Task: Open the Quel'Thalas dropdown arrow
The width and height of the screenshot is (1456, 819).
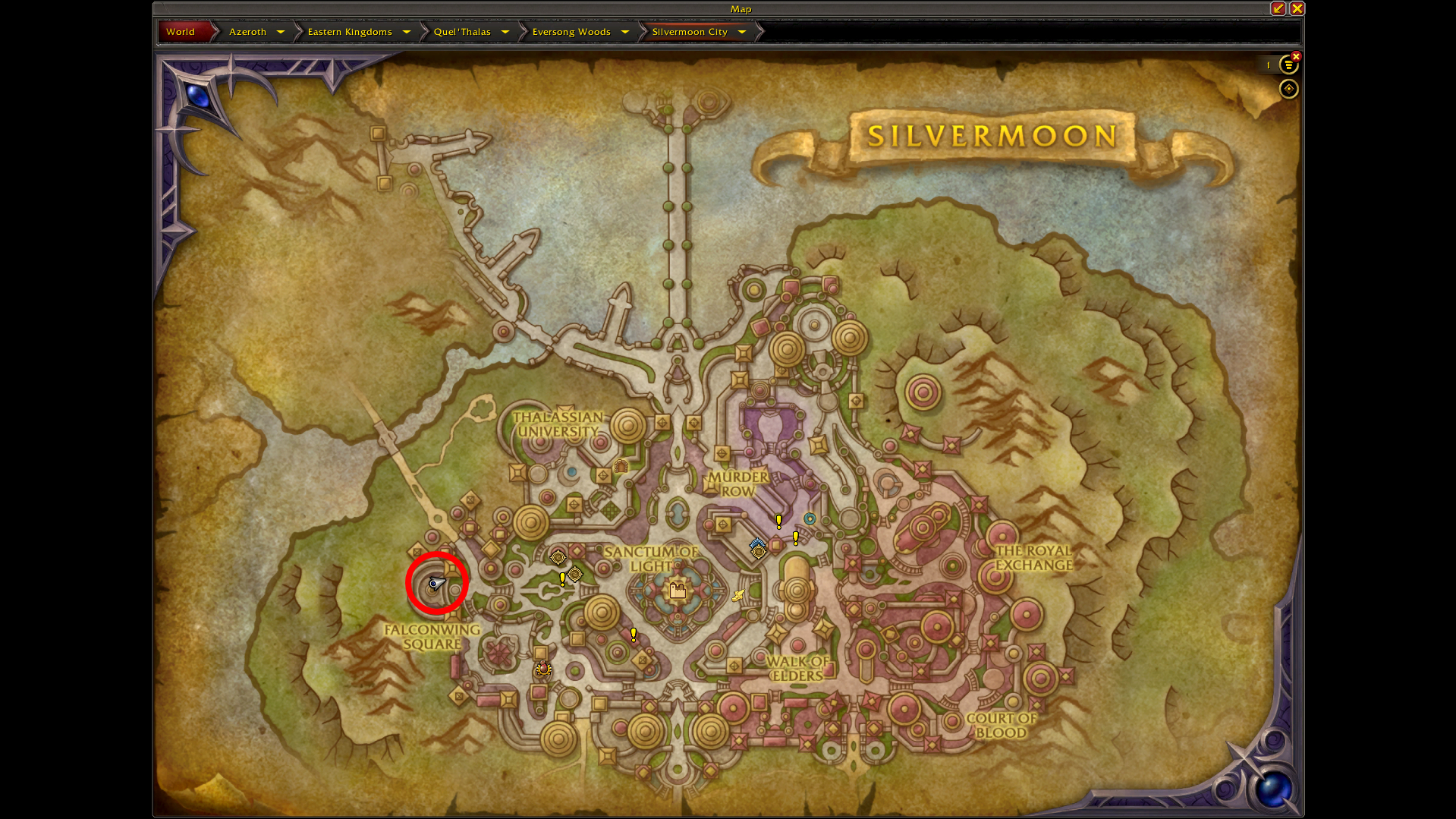Action: (x=505, y=31)
